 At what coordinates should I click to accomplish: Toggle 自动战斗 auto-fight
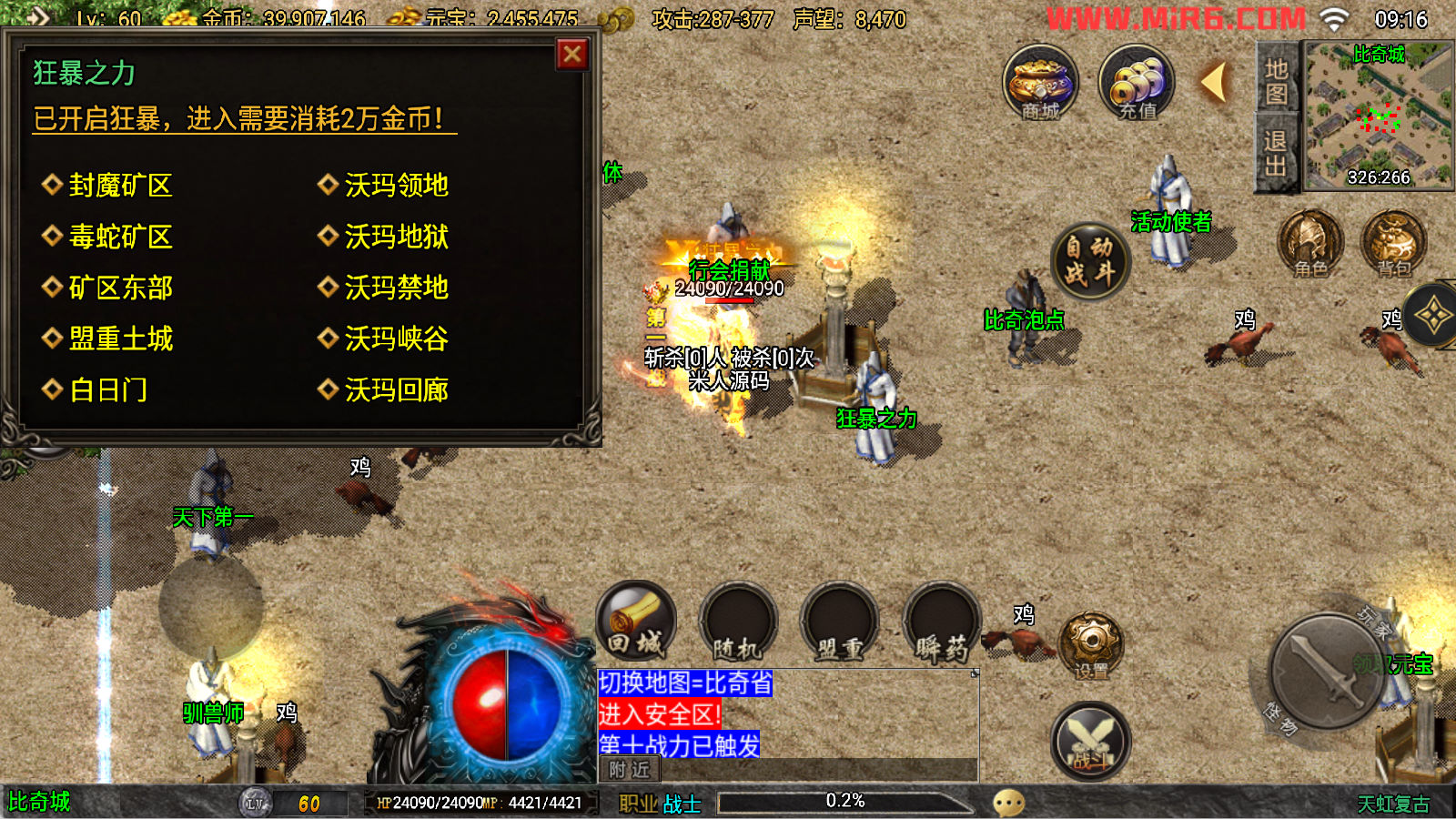[x=1089, y=261]
